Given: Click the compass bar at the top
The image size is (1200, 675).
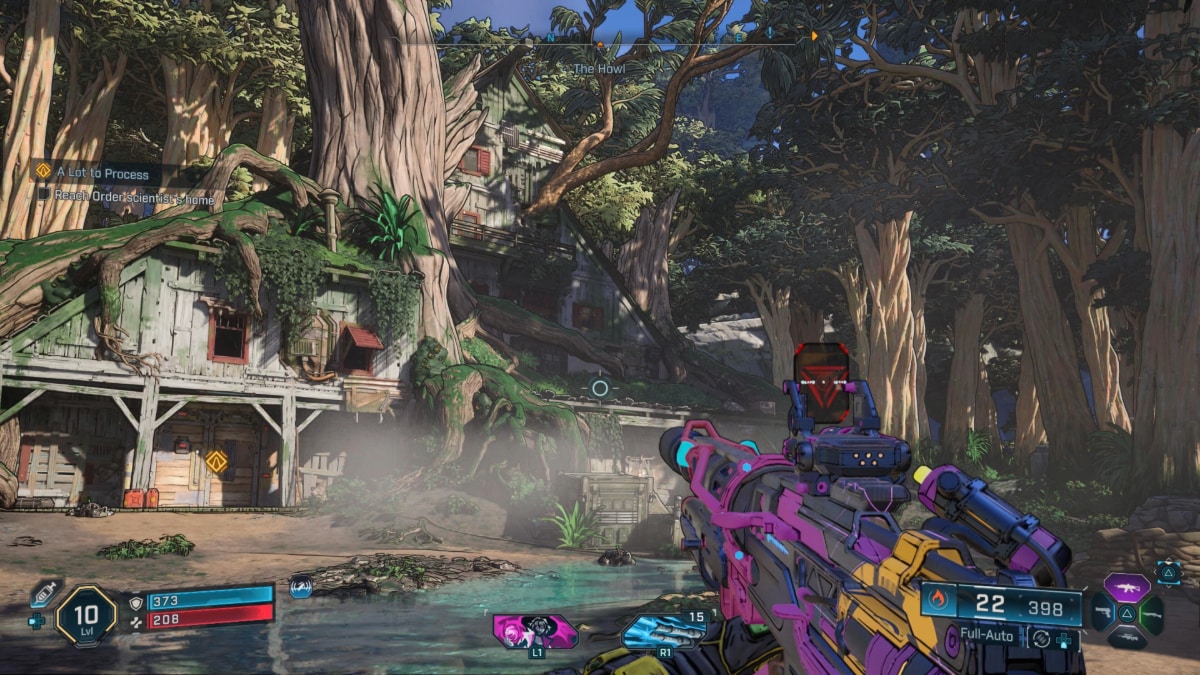Looking at the screenshot, I should (x=600, y=42).
